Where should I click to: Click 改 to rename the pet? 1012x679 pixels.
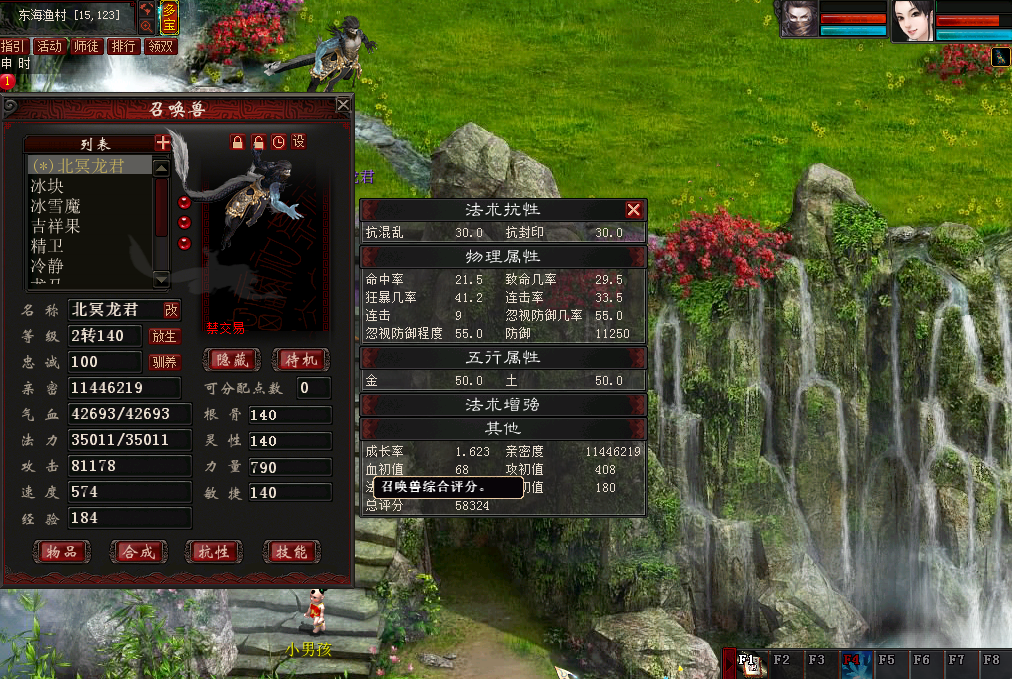[x=172, y=310]
